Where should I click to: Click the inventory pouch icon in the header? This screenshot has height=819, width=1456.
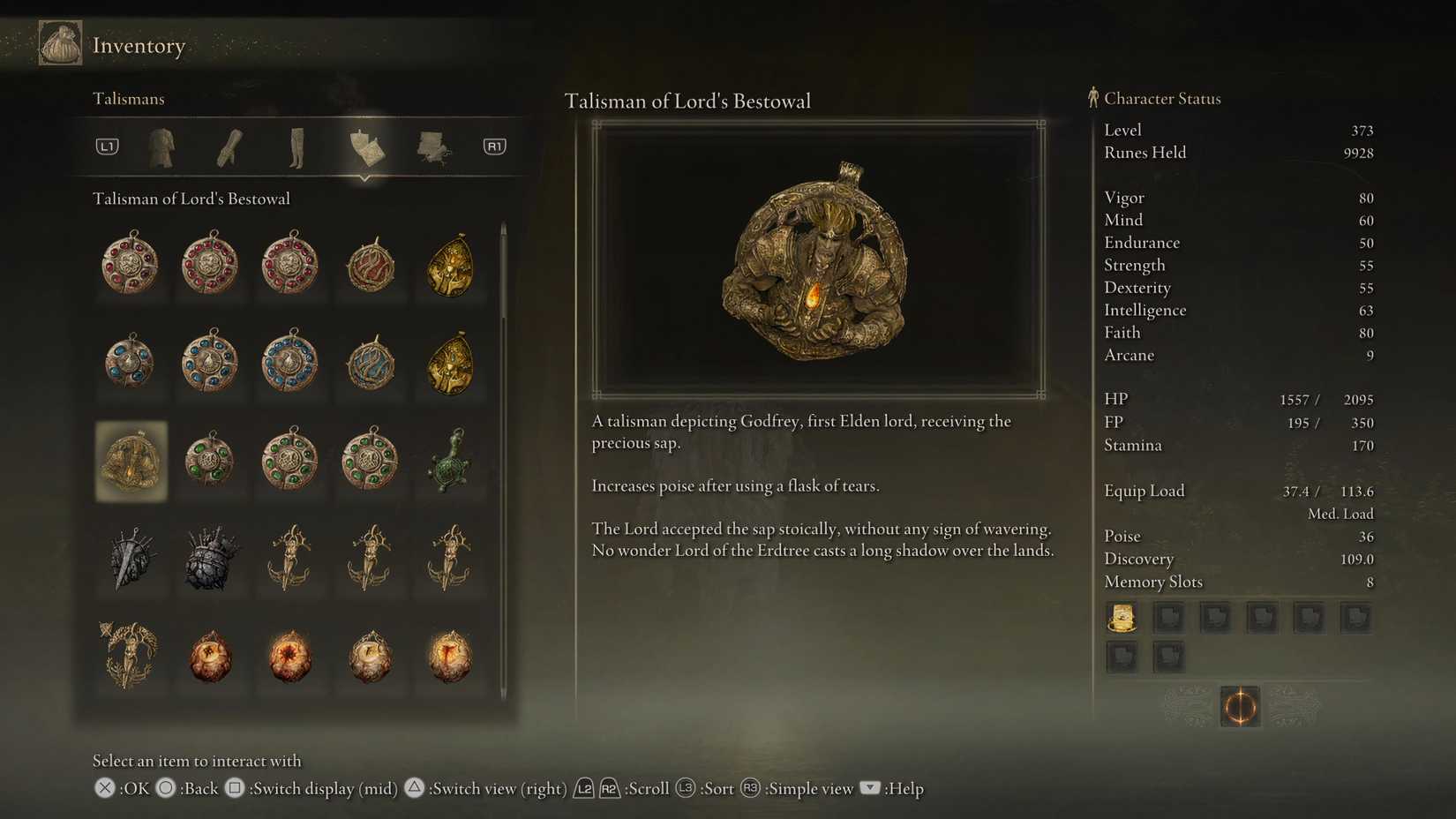click(x=58, y=41)
